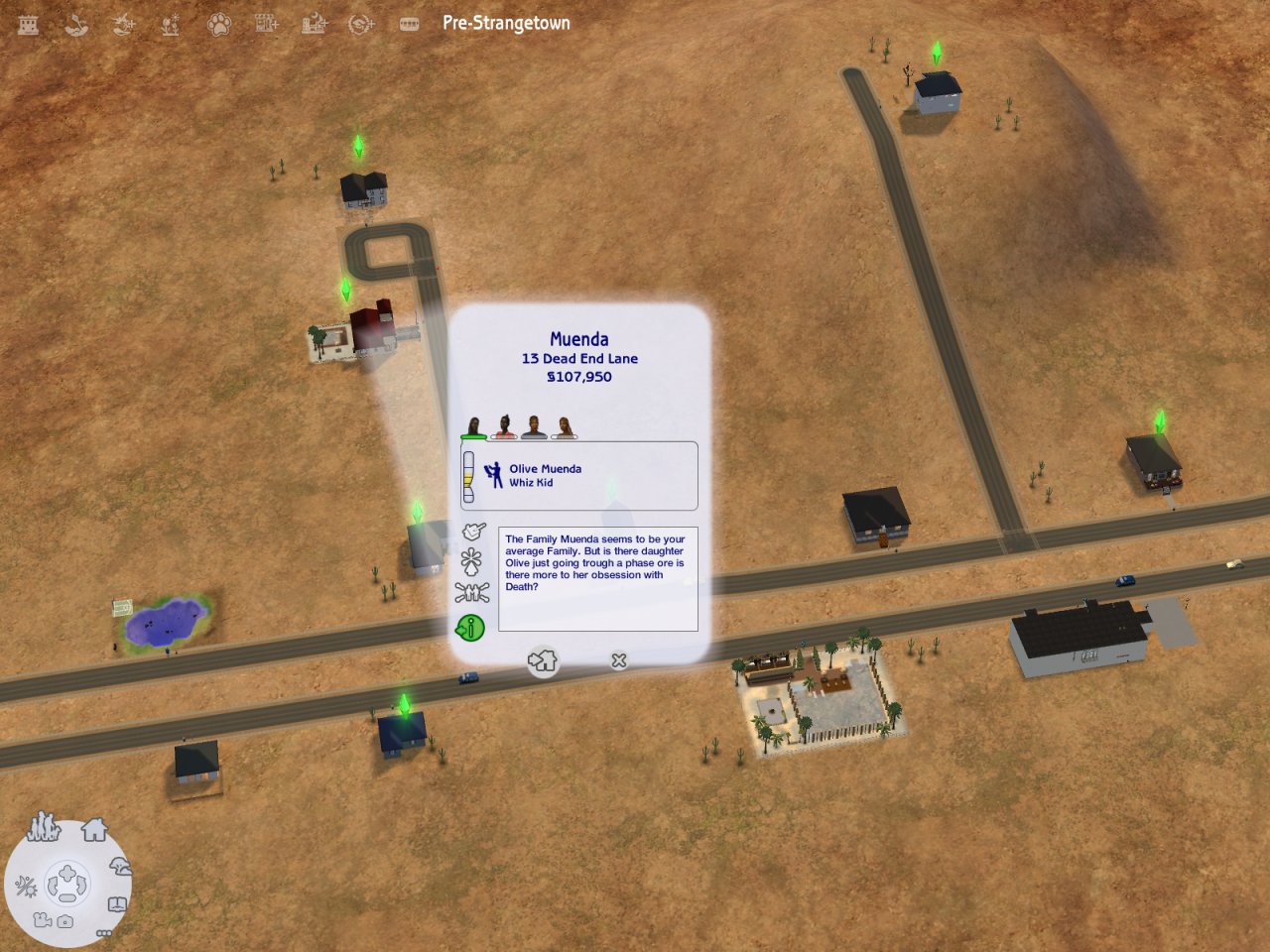The height and width of the screenshot is (952, 1270).
Task: Pick the fourth family member portrait
Action: pyautogui.click(x=565, y=427)
